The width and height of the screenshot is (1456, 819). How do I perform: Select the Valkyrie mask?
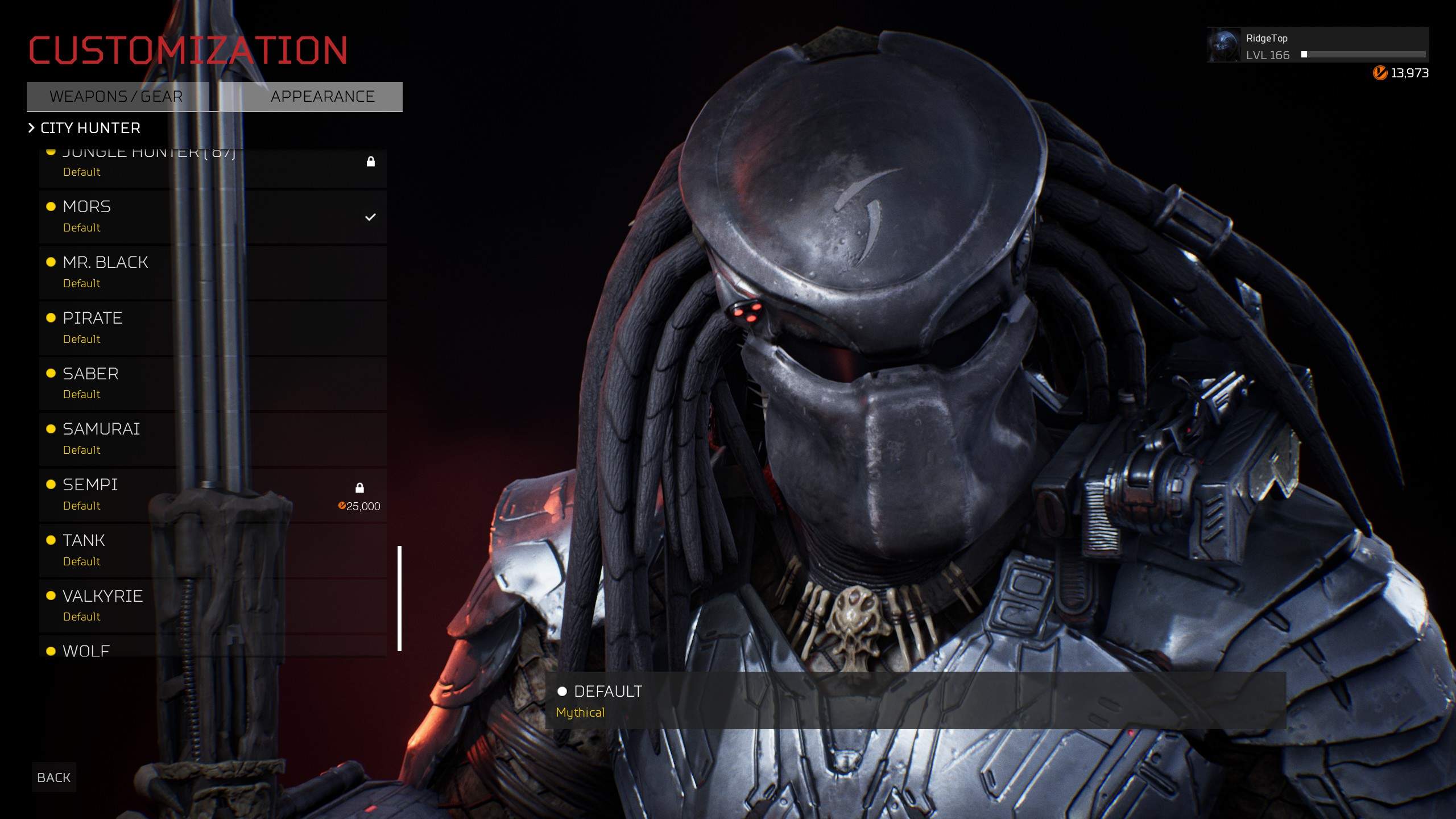coord(213,606)
